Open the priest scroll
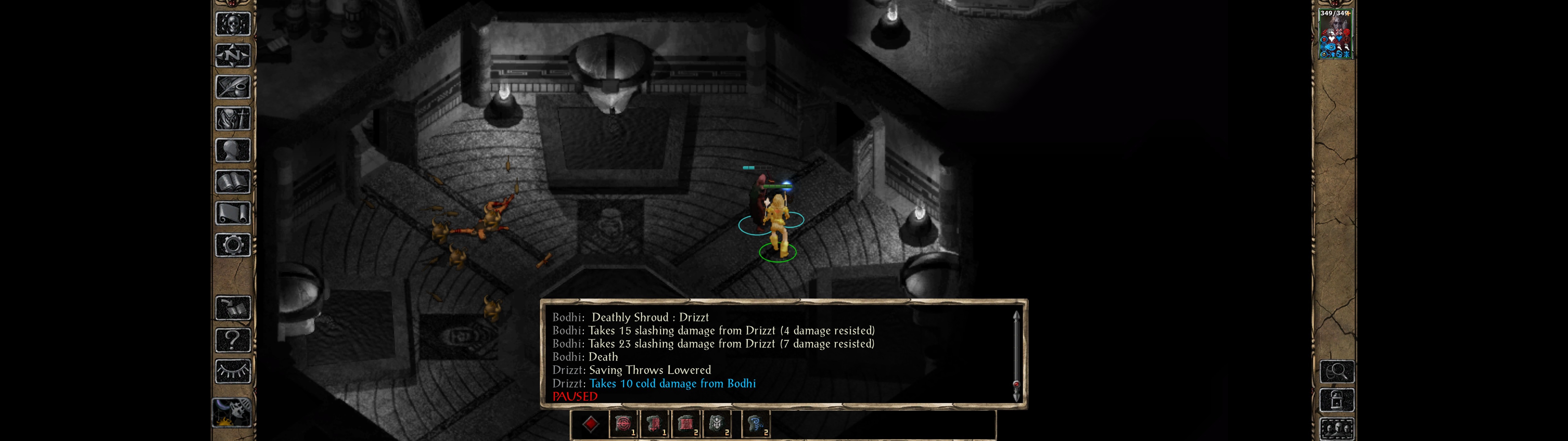 (x=232, y=214)
